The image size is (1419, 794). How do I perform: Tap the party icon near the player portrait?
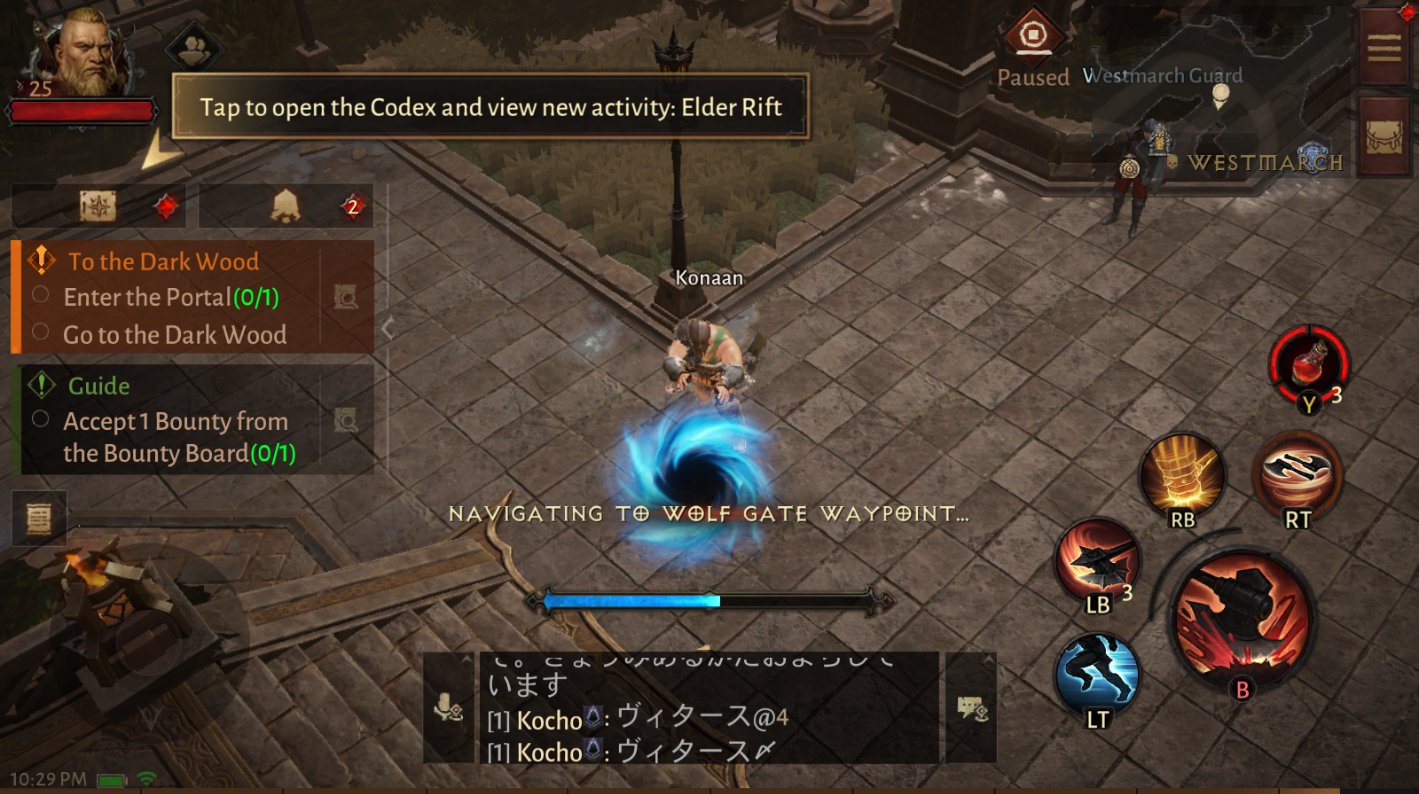(x=195, y=42)
